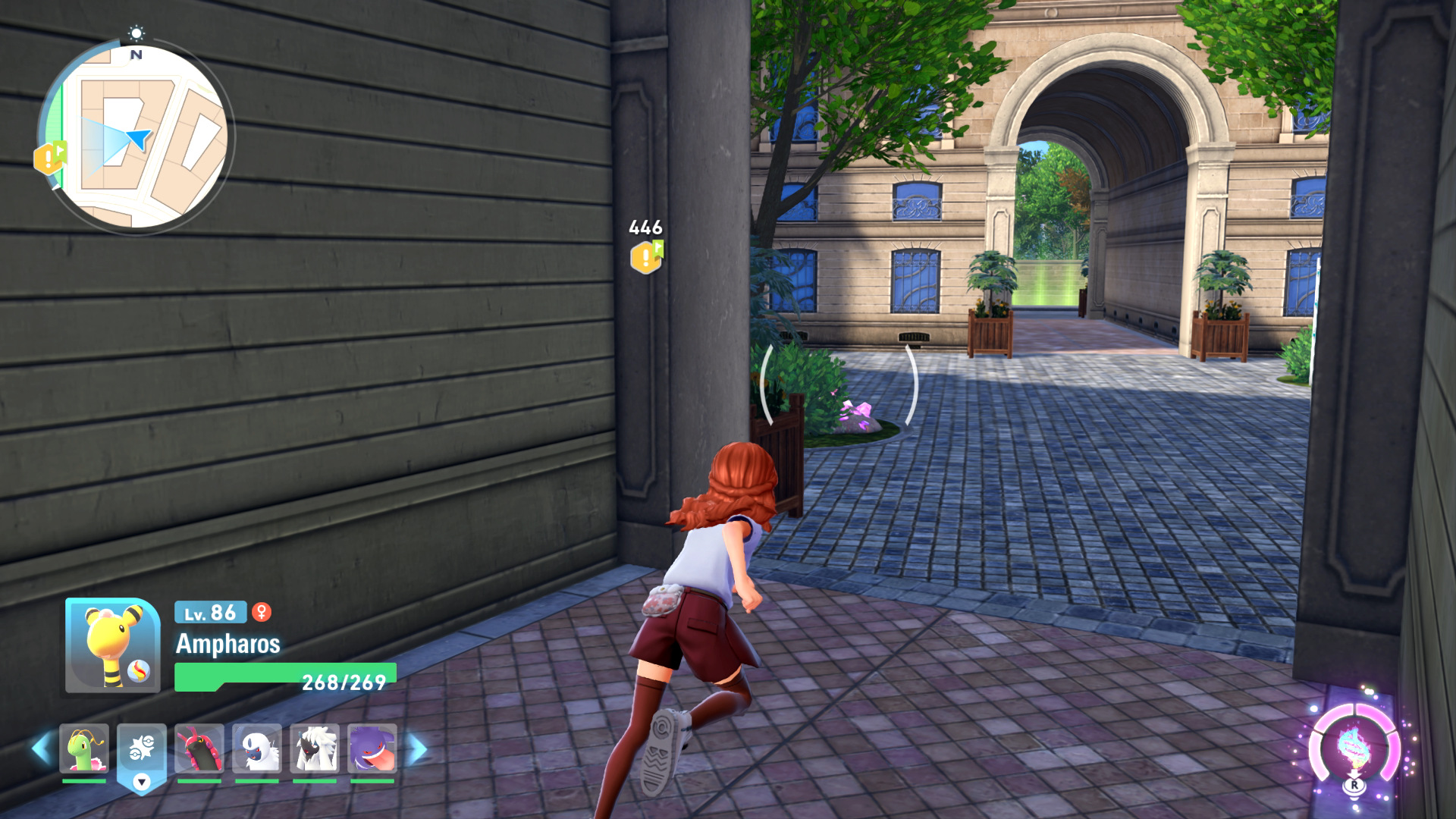1456x819 pixels.
Task: Open the circular minimap
Action: (x=136, y=137)
